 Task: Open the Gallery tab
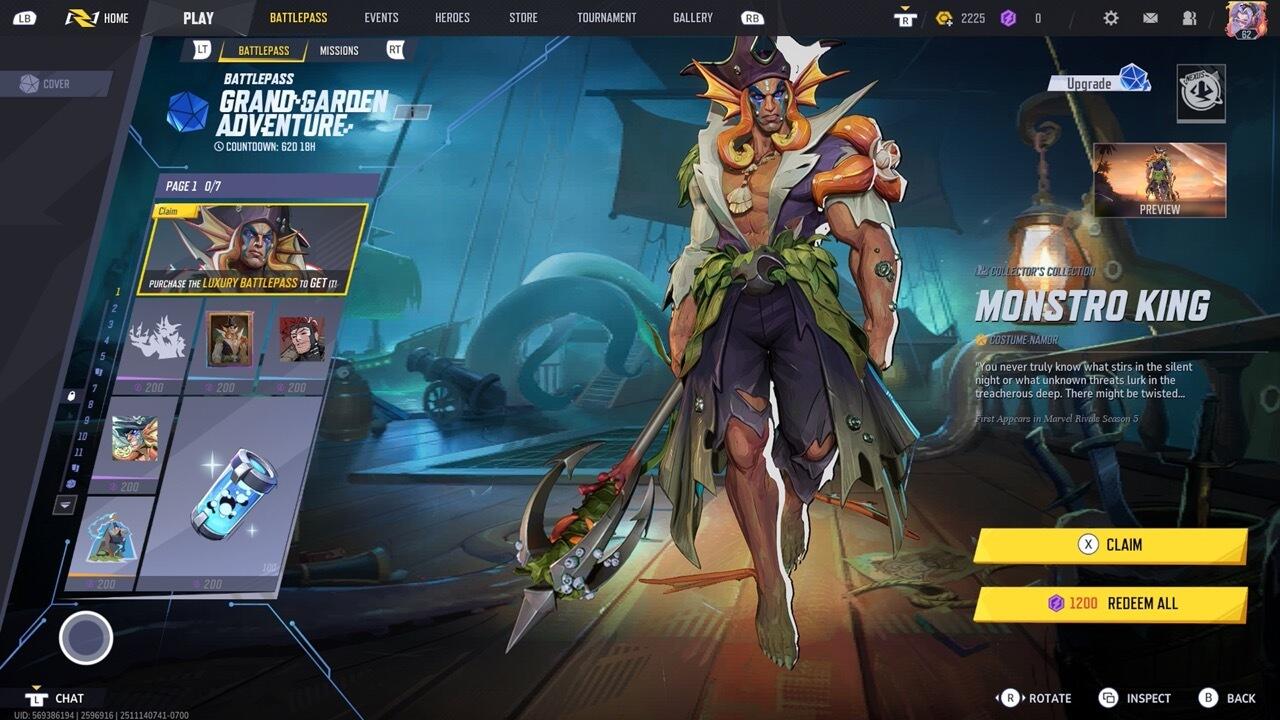[693, 18]
